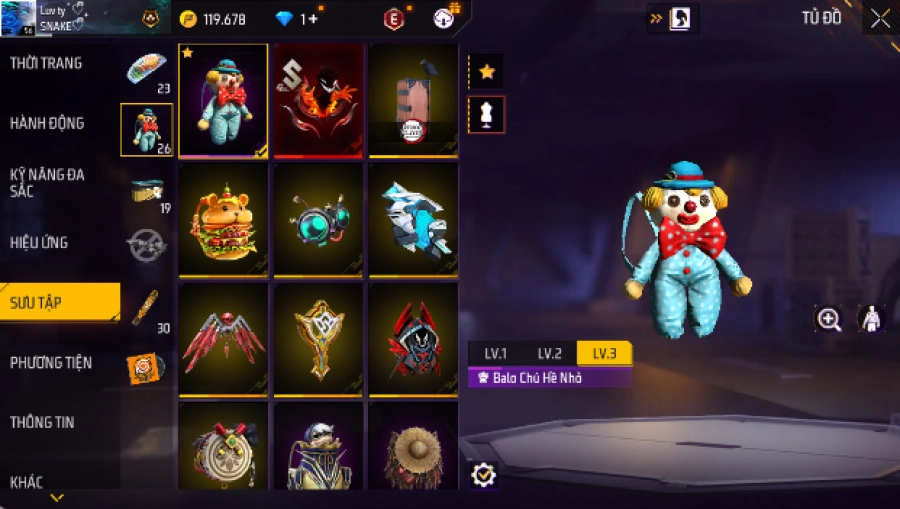Choose the straw hat backpack

(x=413, y=448)
